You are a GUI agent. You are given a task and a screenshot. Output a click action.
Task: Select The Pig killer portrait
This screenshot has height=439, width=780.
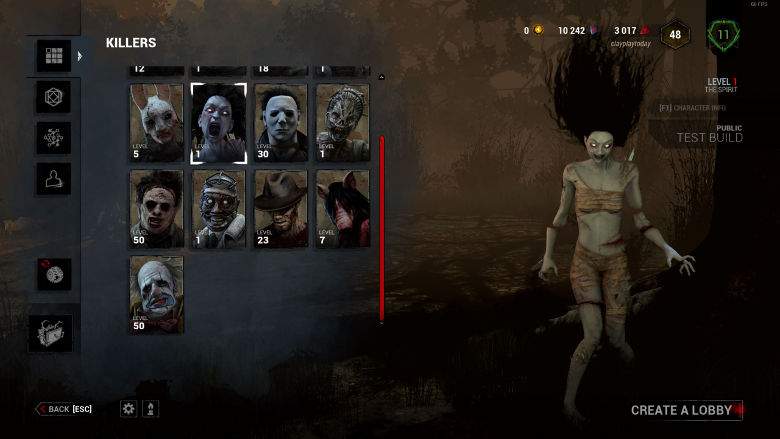coord(343,209)
